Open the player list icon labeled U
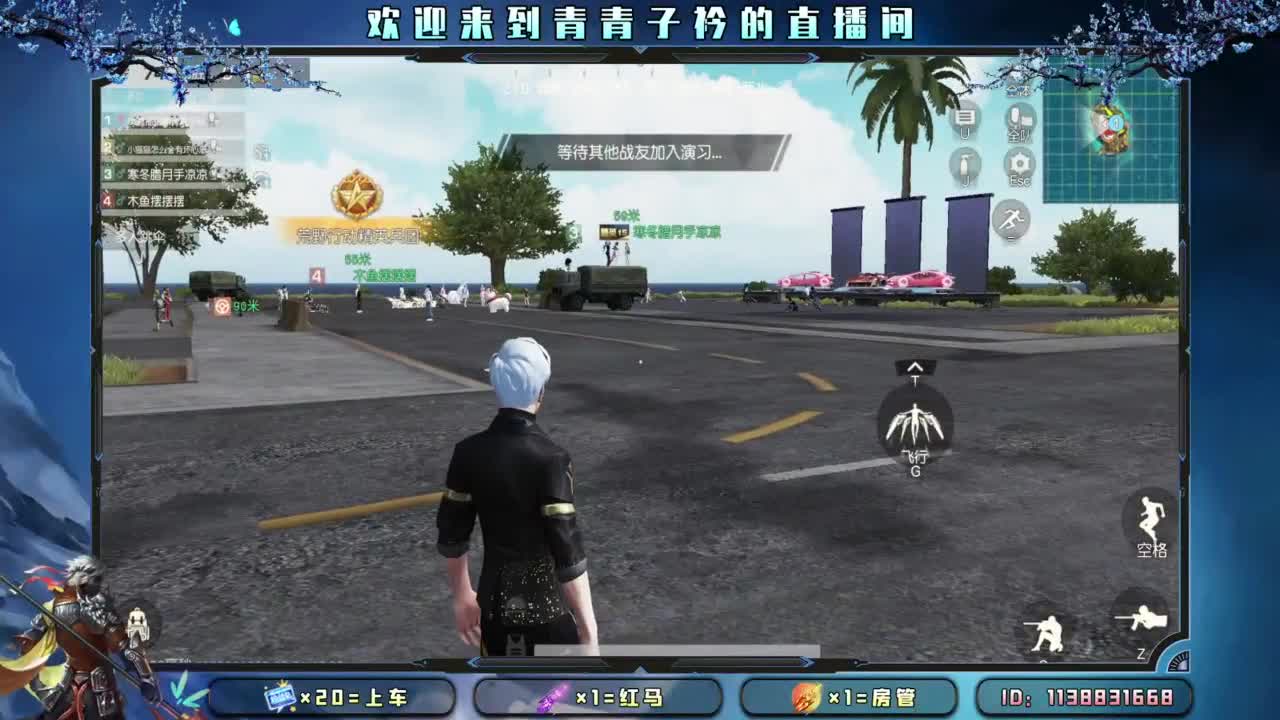The width and height of the screenshot is (1280, 720). tap(964, 117)
